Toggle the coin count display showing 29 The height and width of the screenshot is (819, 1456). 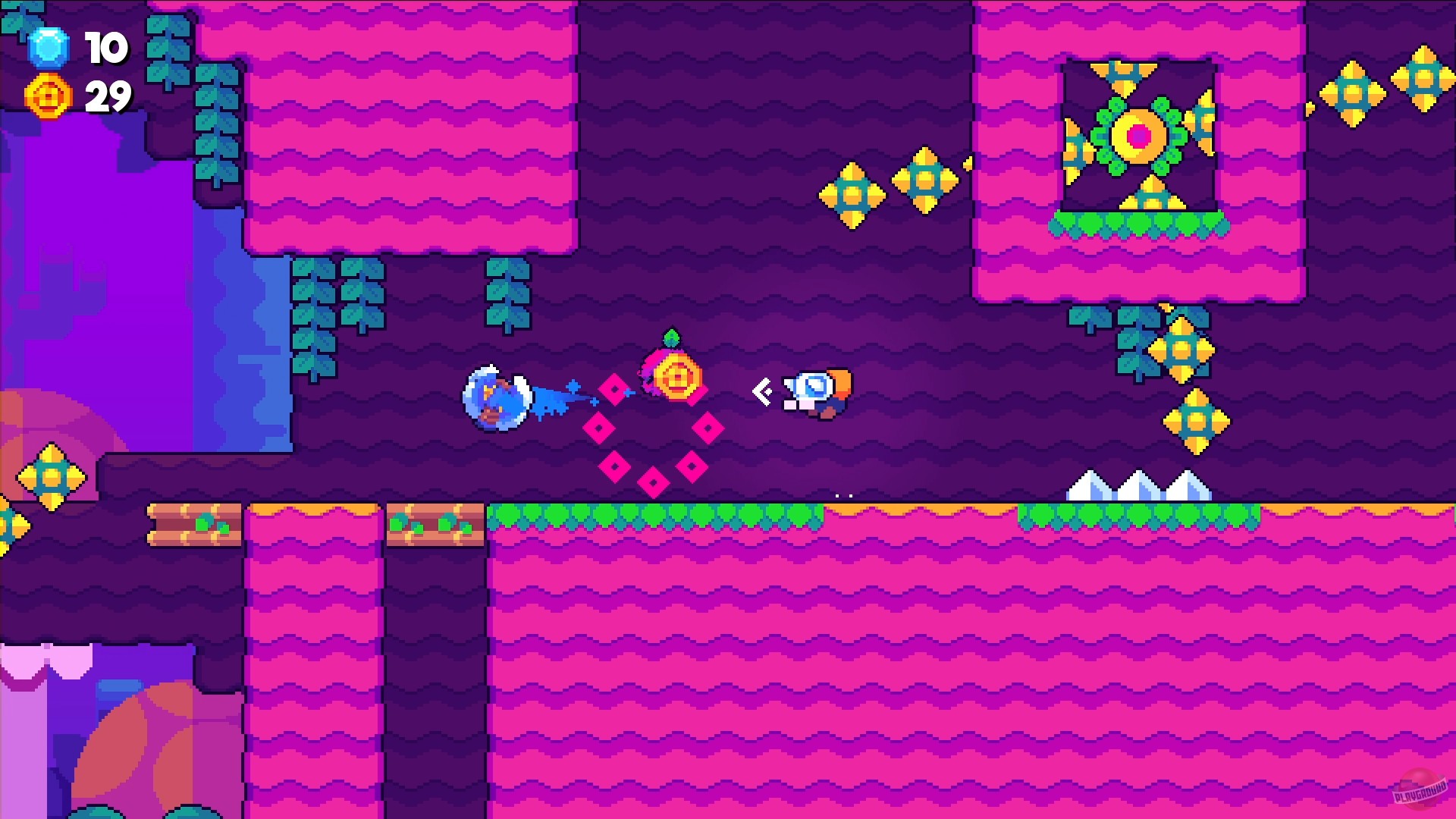pyautogui.click(x=108, y=97)
